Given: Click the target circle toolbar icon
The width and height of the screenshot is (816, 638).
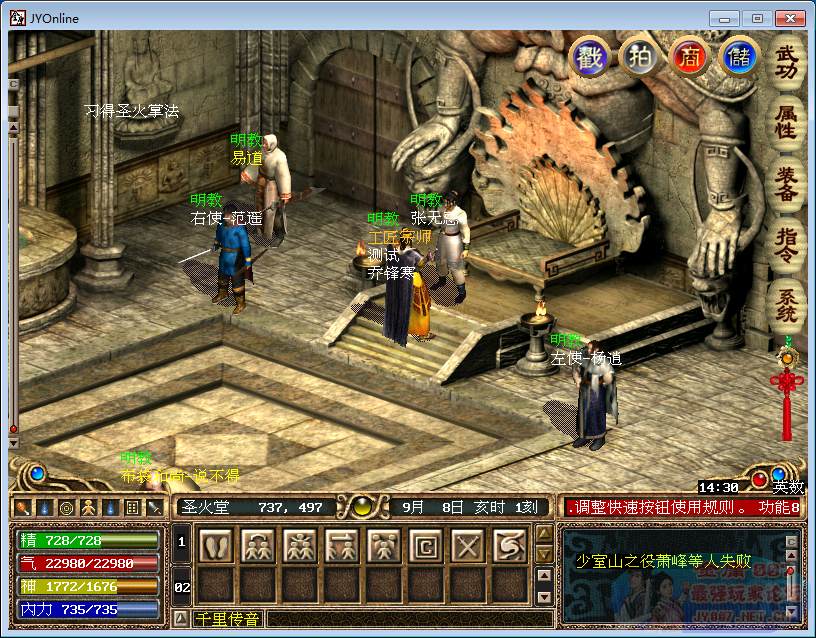Looking at the screenshot, I should point(65,507).
